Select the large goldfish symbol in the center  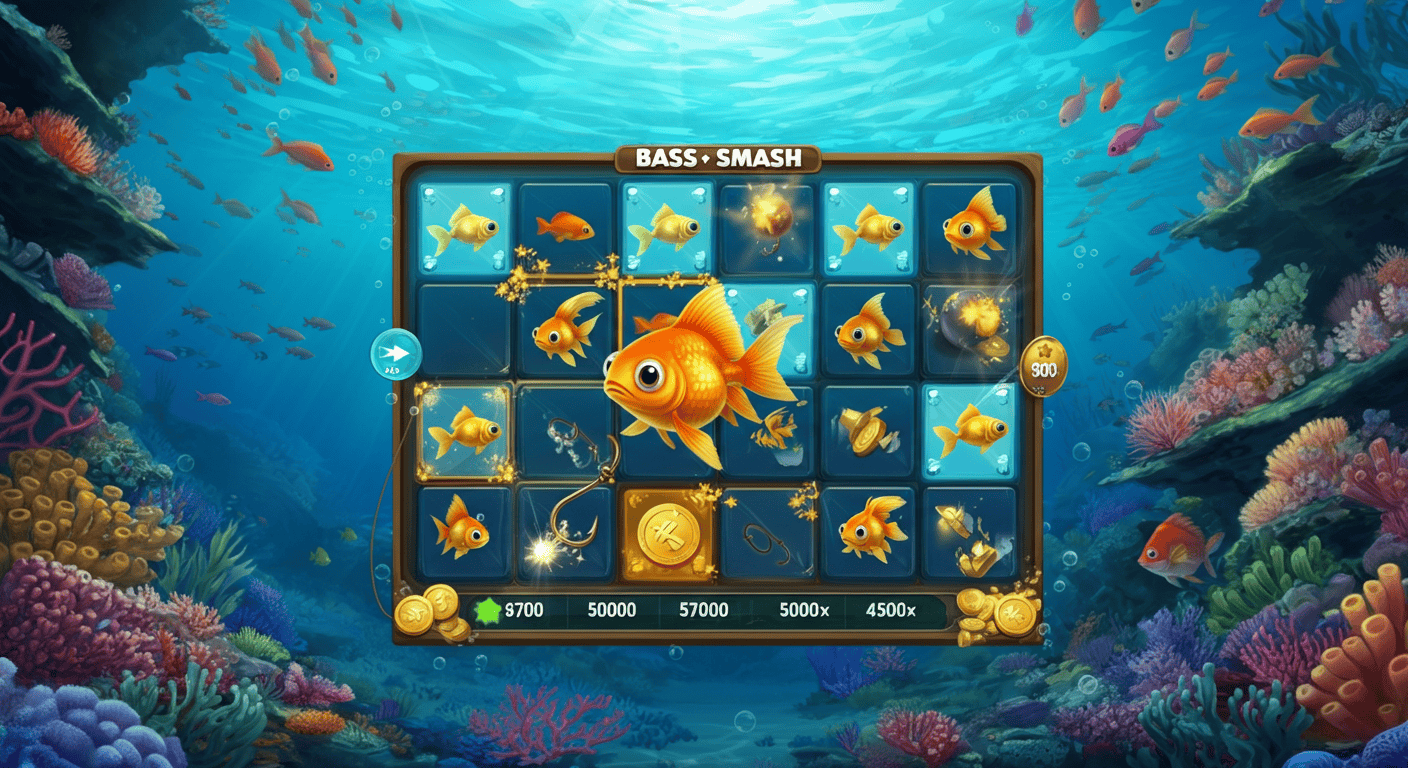pyautogui.click(x=690, y=375)
